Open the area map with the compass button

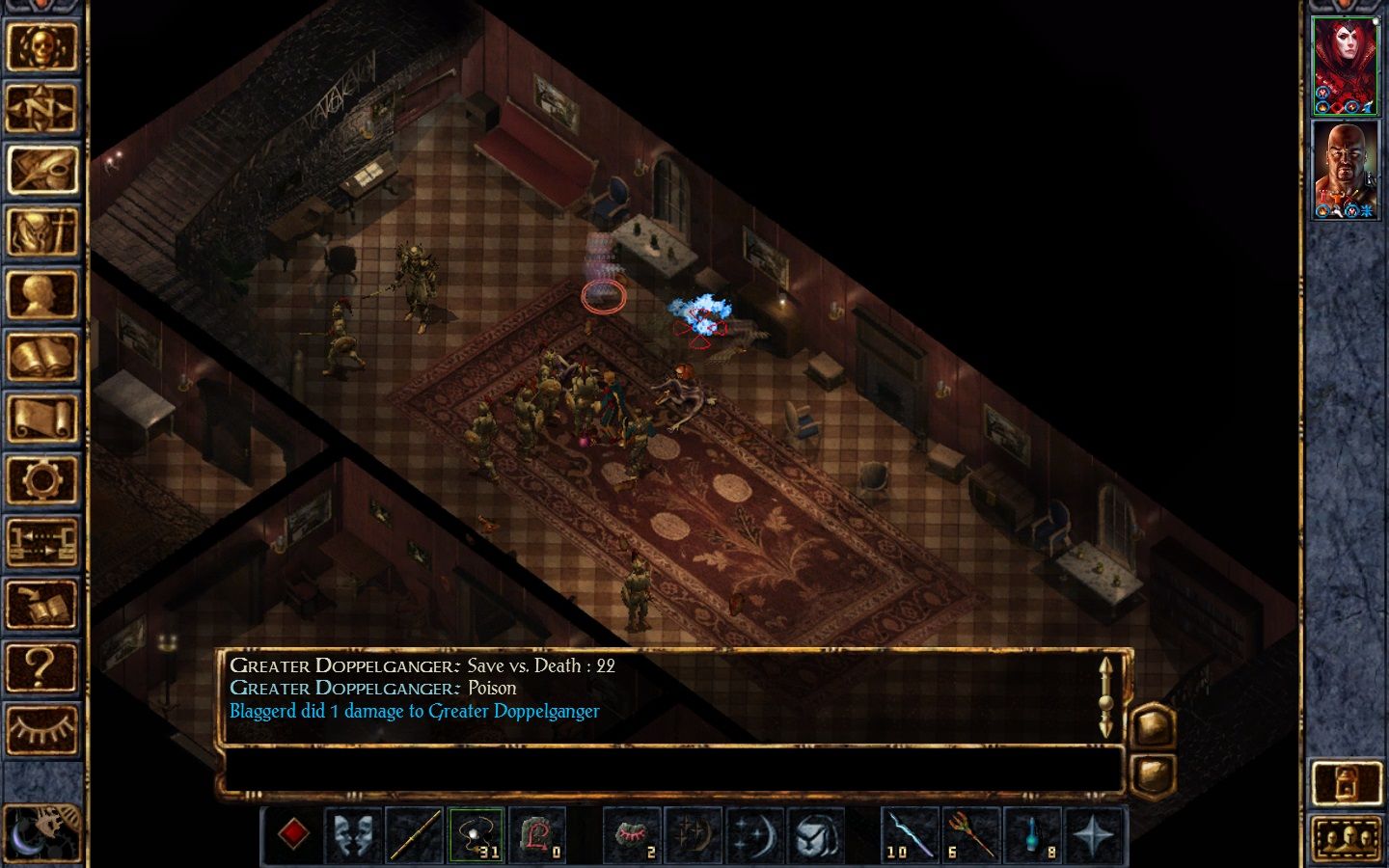tap(41, 108)
